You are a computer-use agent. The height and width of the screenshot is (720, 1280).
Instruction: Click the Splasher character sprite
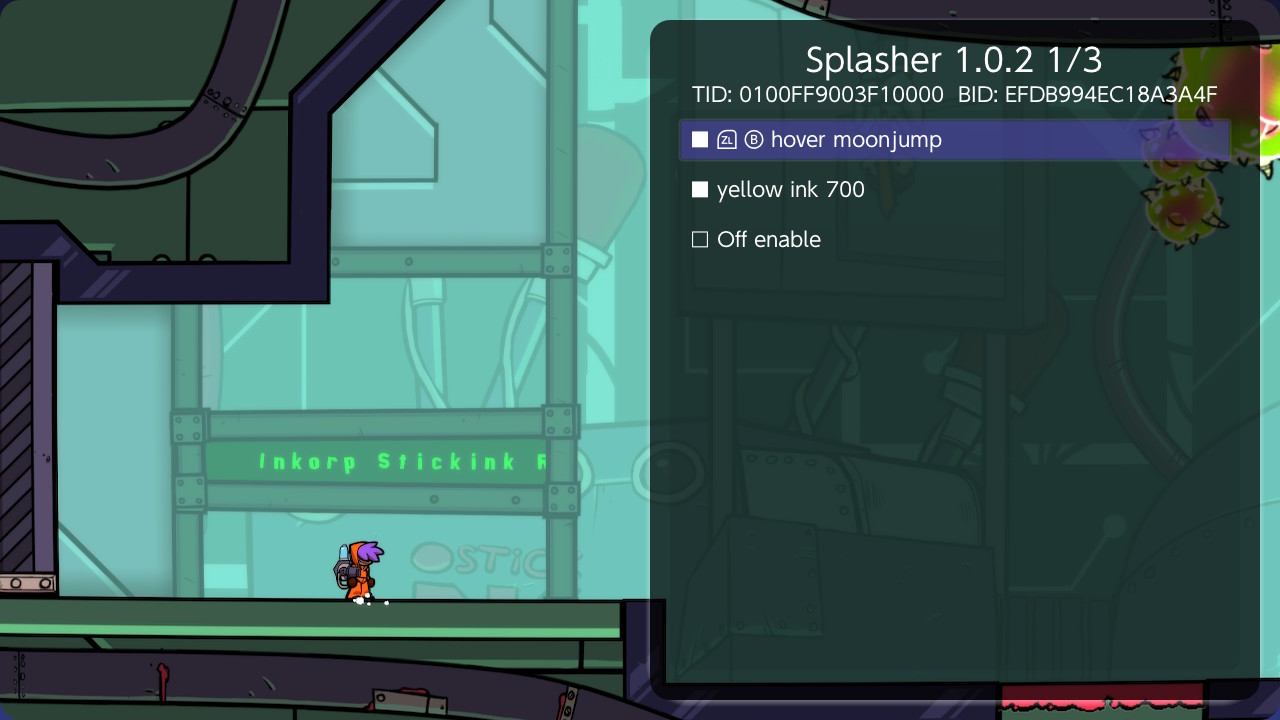point(362,570)
